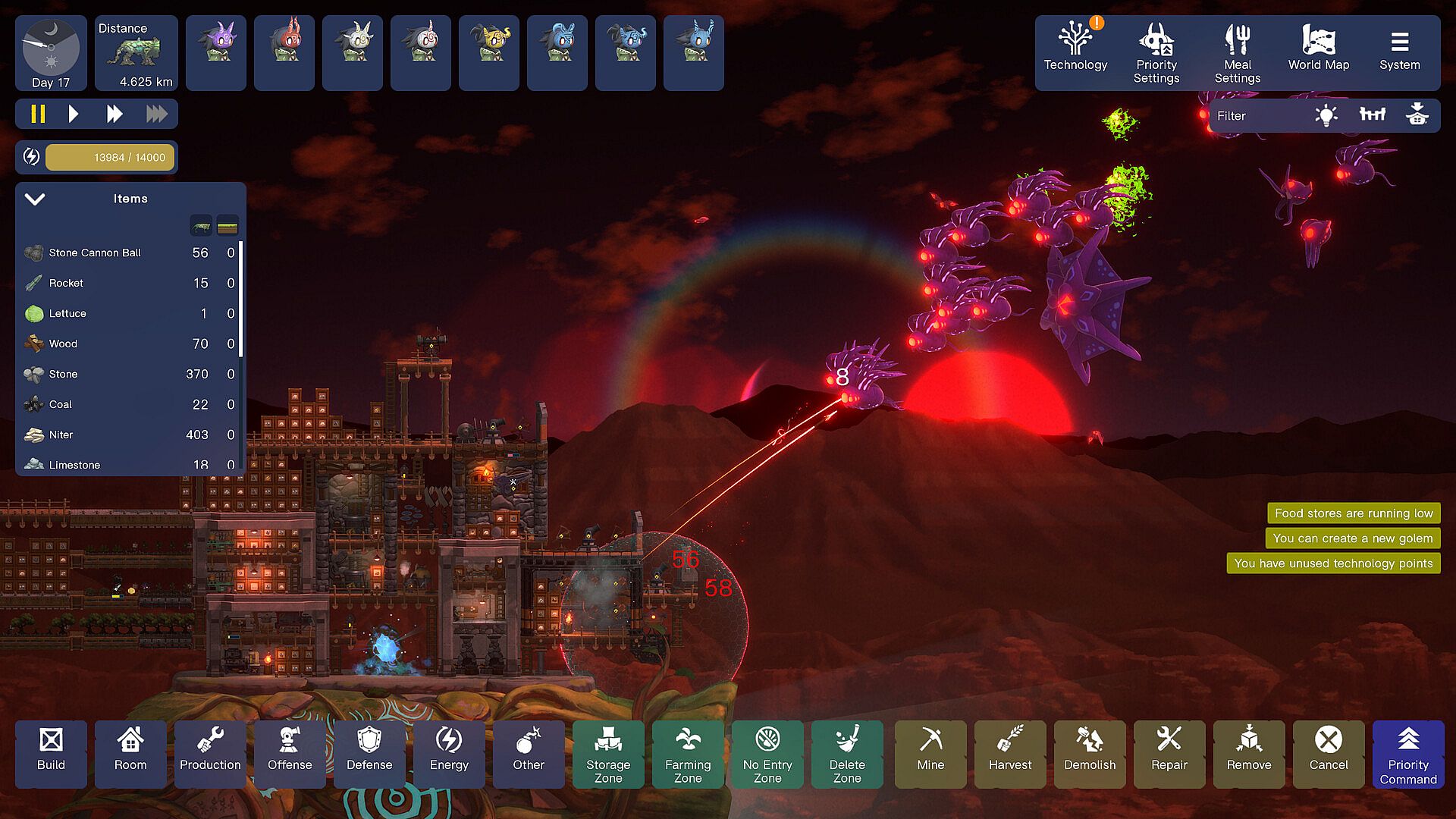
Task: Open the System menu
Action: 1399,52
